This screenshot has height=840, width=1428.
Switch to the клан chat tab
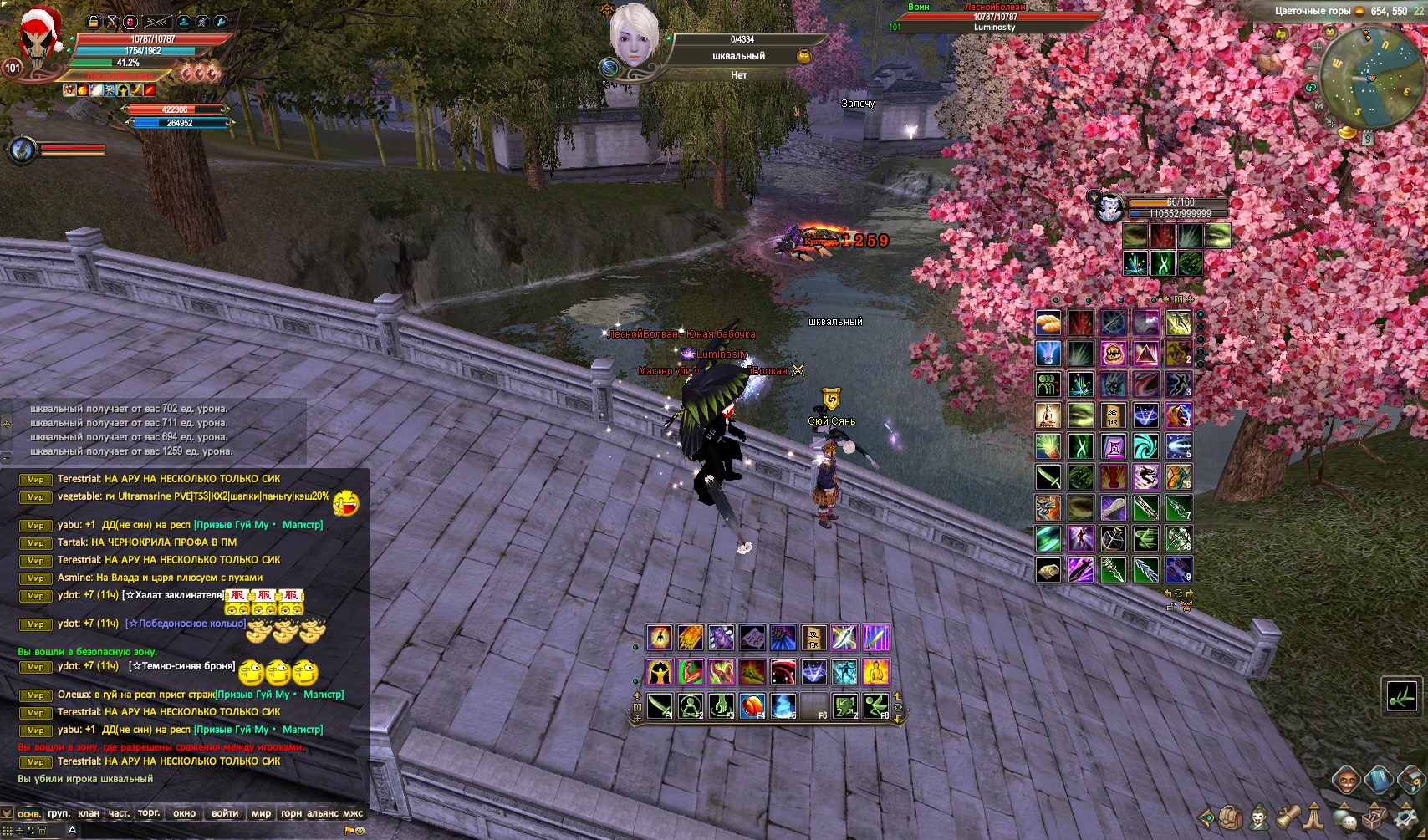click(89, 813)
